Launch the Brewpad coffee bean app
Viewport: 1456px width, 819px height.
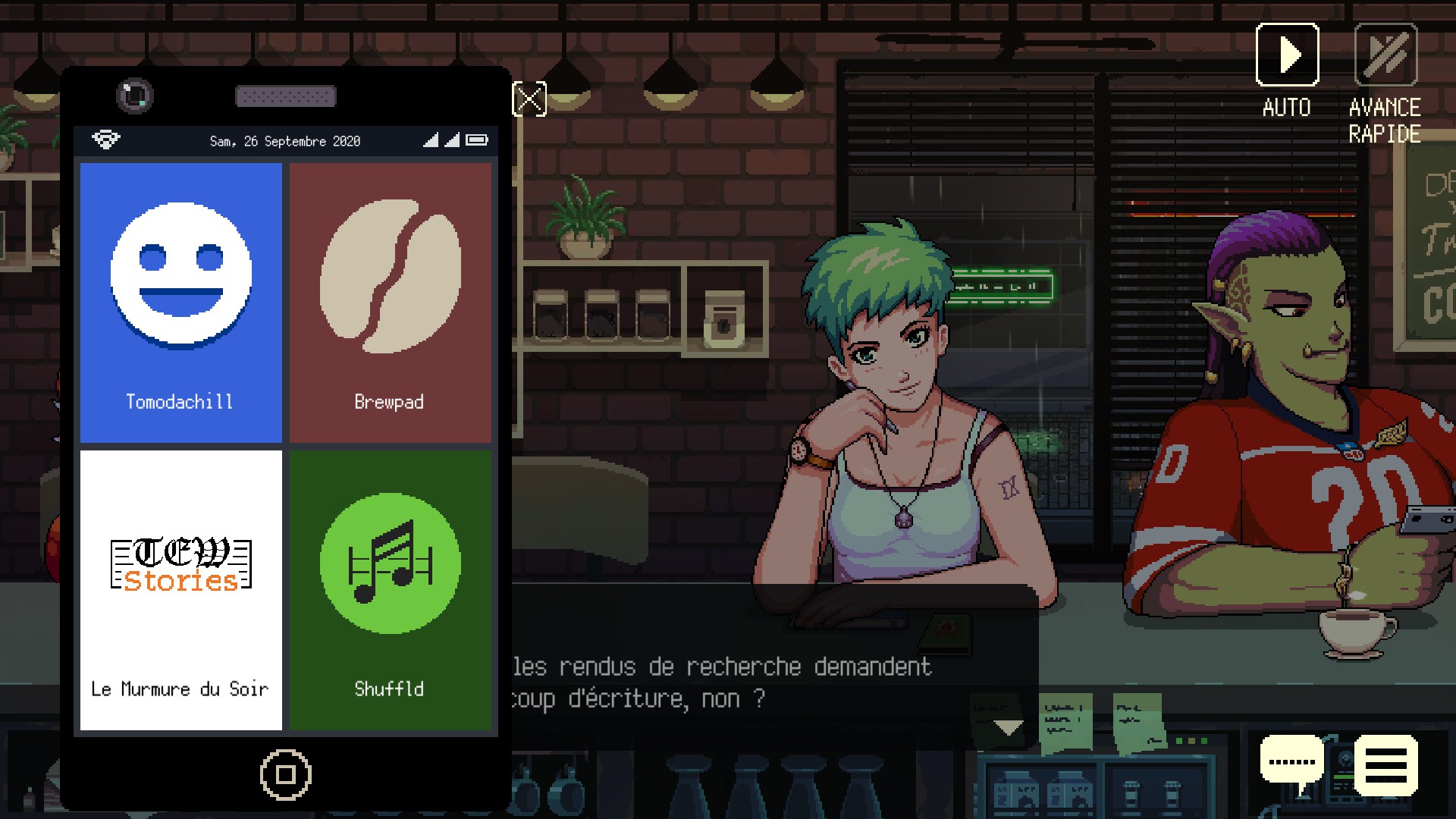[390, 302]
